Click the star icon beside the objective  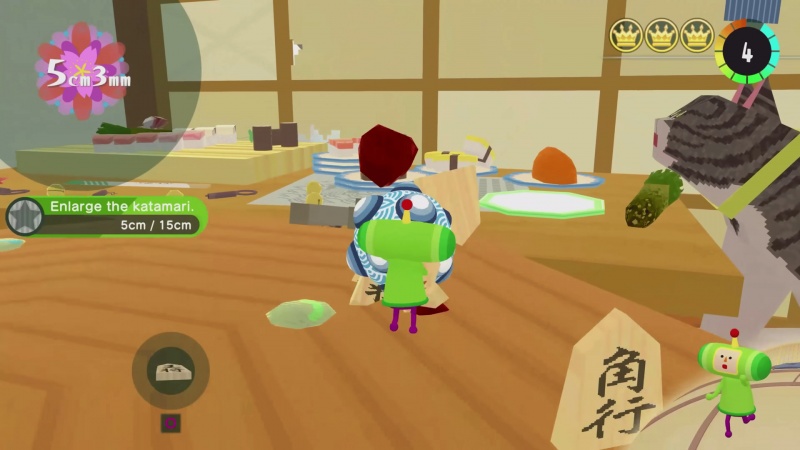[x=24, y=216]
